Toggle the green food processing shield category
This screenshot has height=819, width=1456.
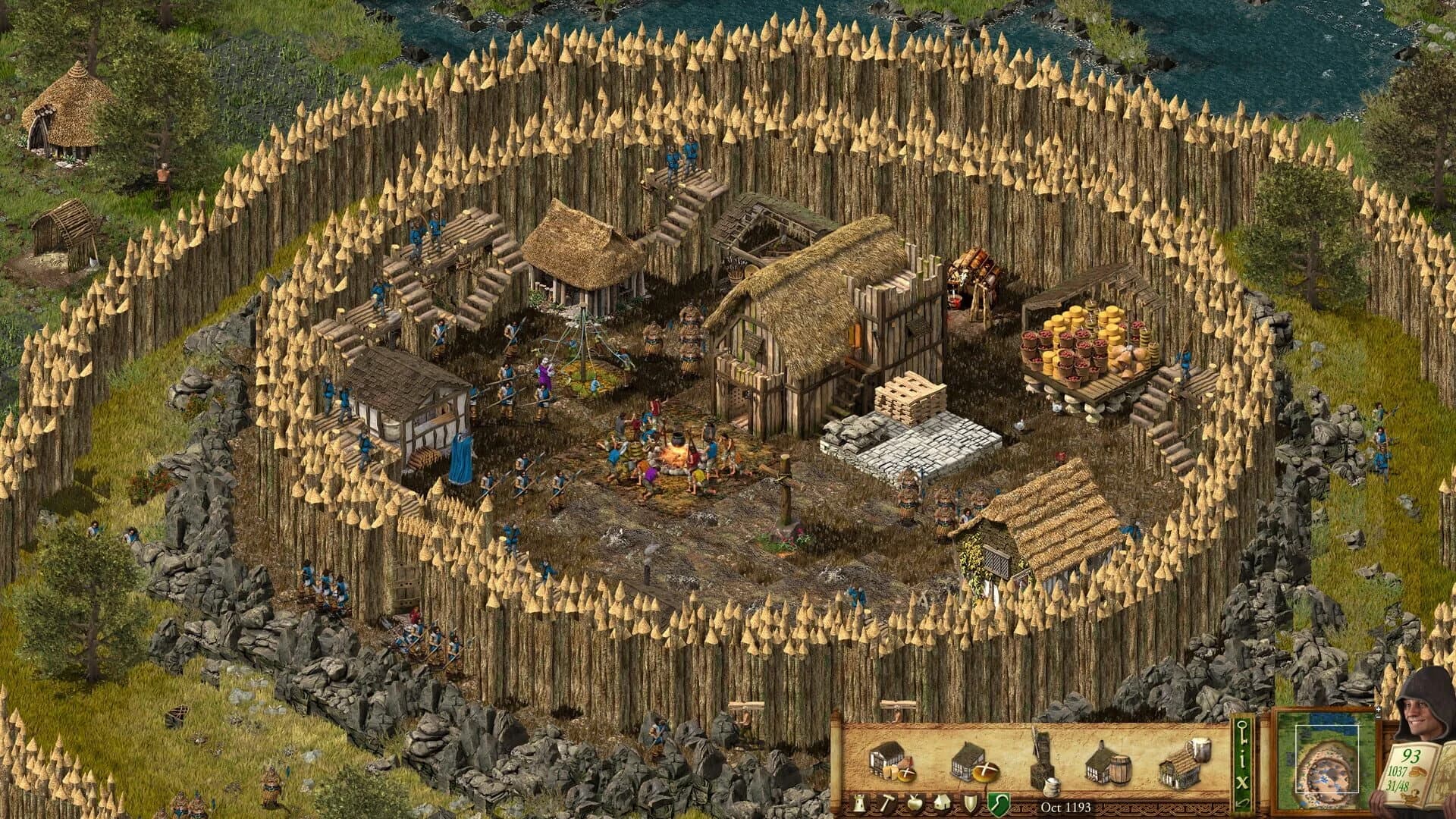997,802
